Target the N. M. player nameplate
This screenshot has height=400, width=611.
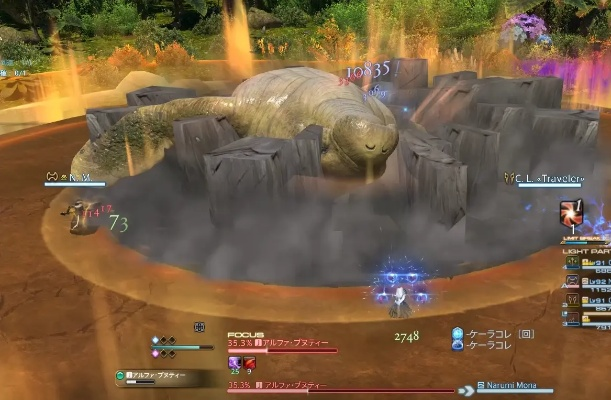tap(74, 177)
